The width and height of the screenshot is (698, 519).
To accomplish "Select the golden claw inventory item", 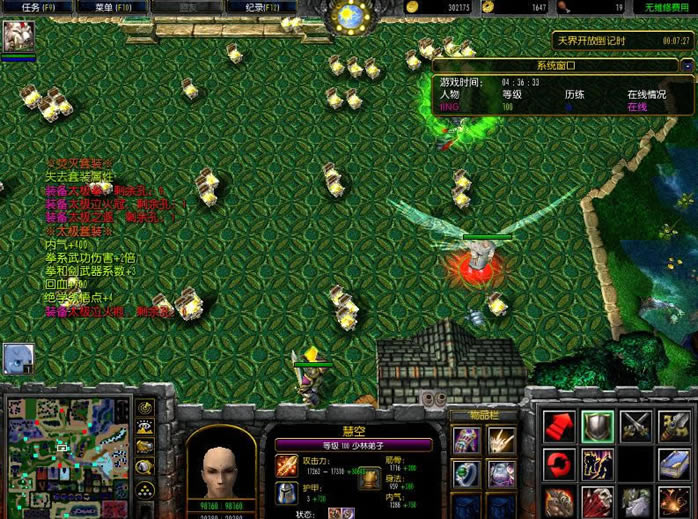I will 501,440.
